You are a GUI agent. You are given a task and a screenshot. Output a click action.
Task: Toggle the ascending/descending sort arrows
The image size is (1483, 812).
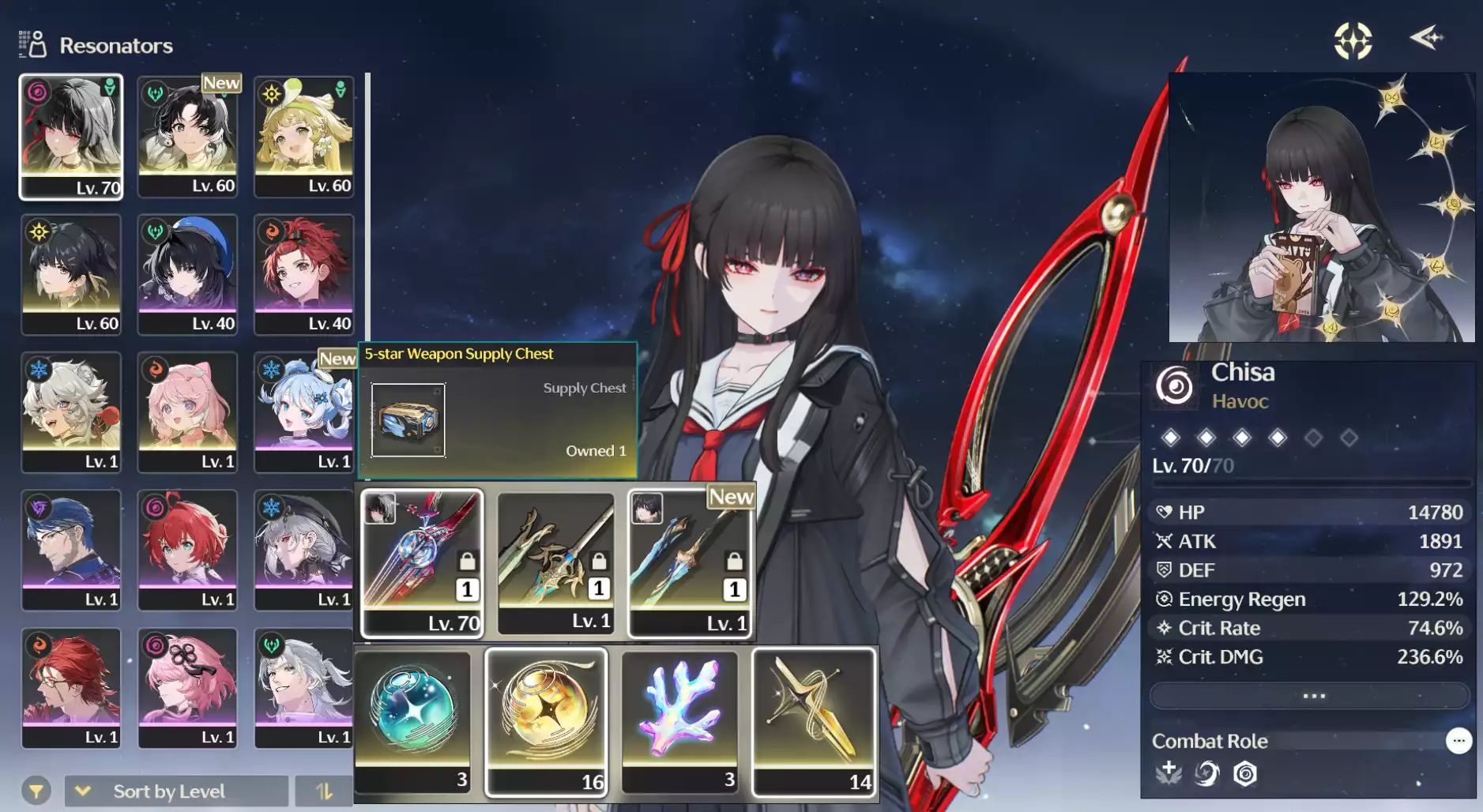(x=324, y=790)
